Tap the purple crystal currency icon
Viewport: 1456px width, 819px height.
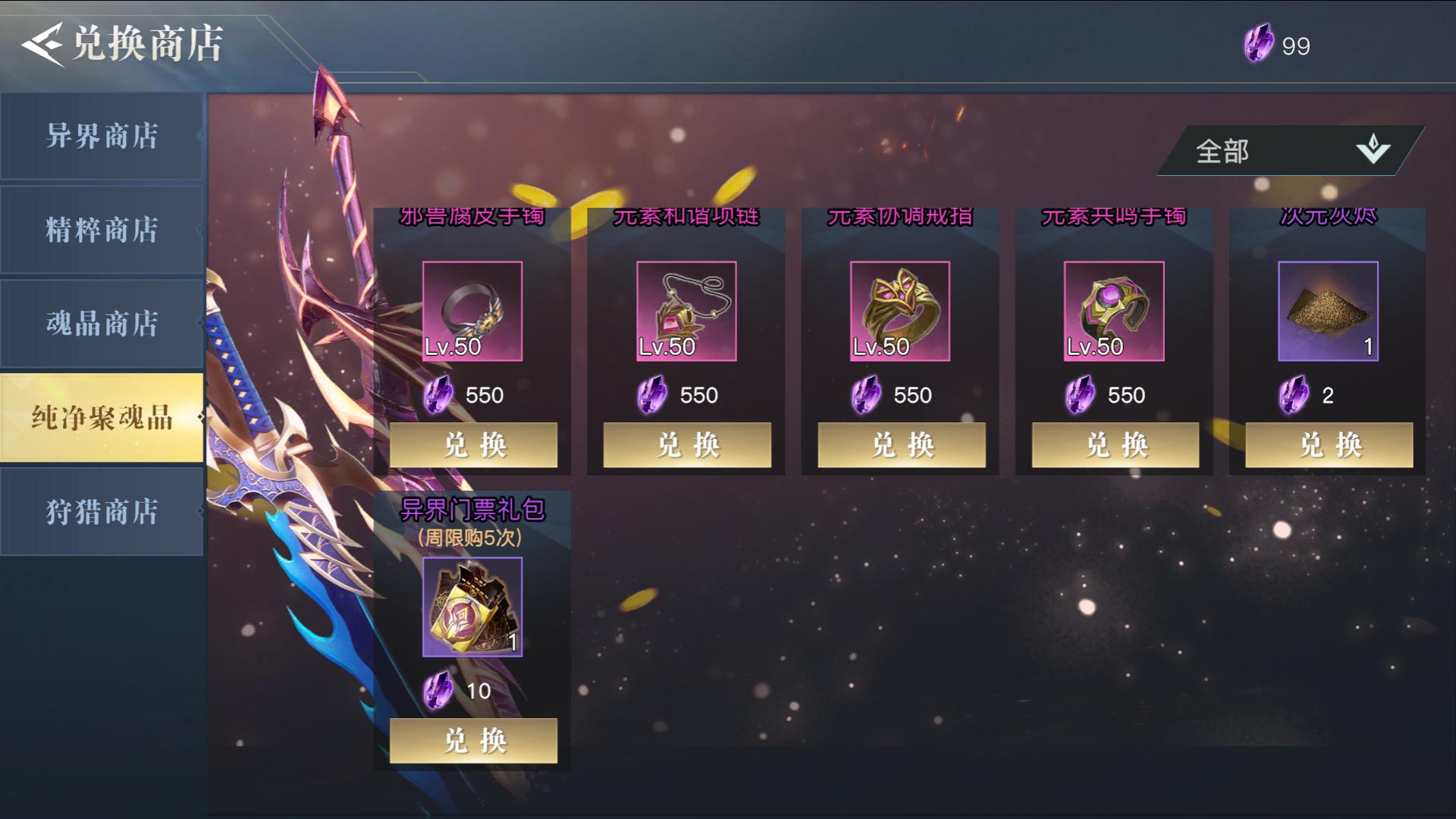pyautogui.click(x=1259, y=44)
